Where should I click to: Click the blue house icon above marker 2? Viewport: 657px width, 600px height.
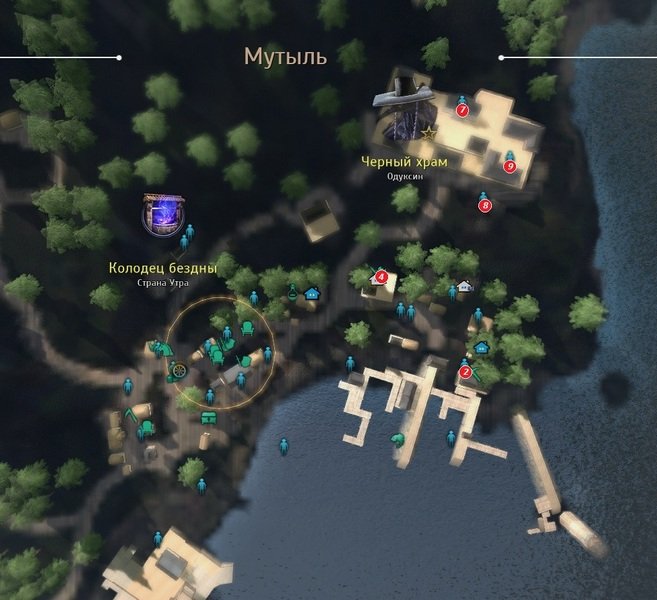click(482, 347)
